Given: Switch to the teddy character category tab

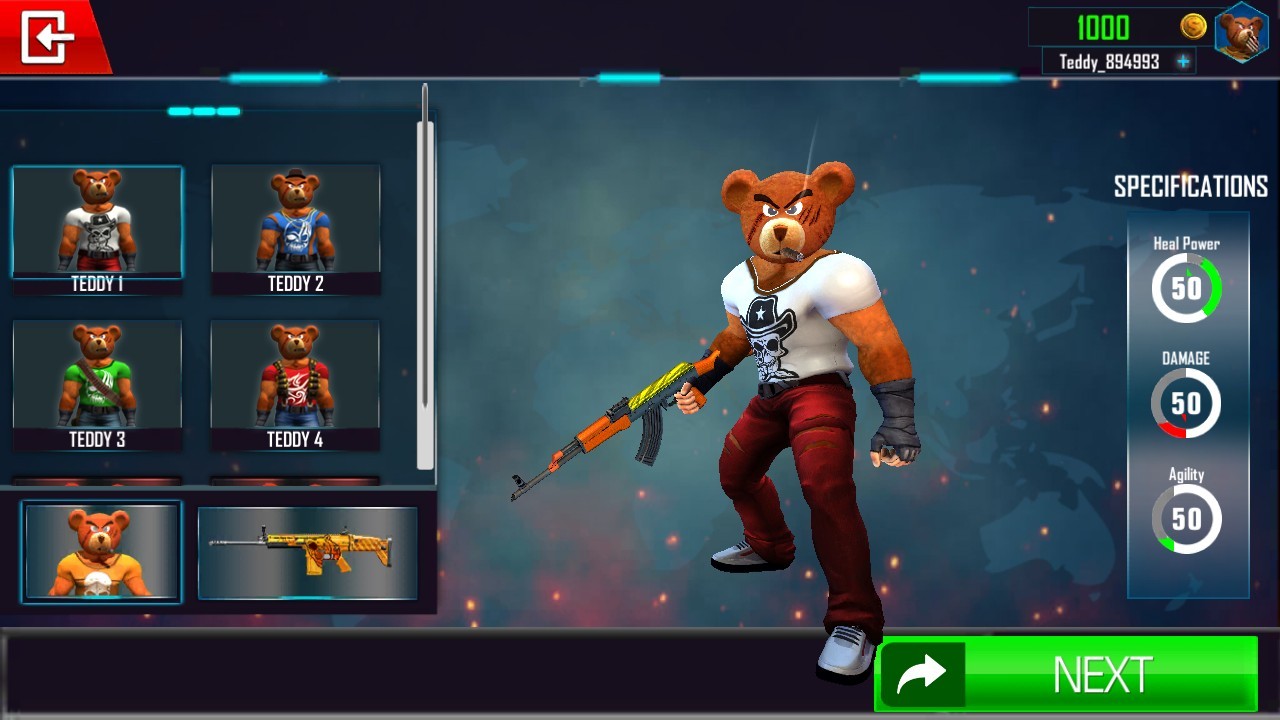Looking at the screenshot, I should (x=102, y=551).
